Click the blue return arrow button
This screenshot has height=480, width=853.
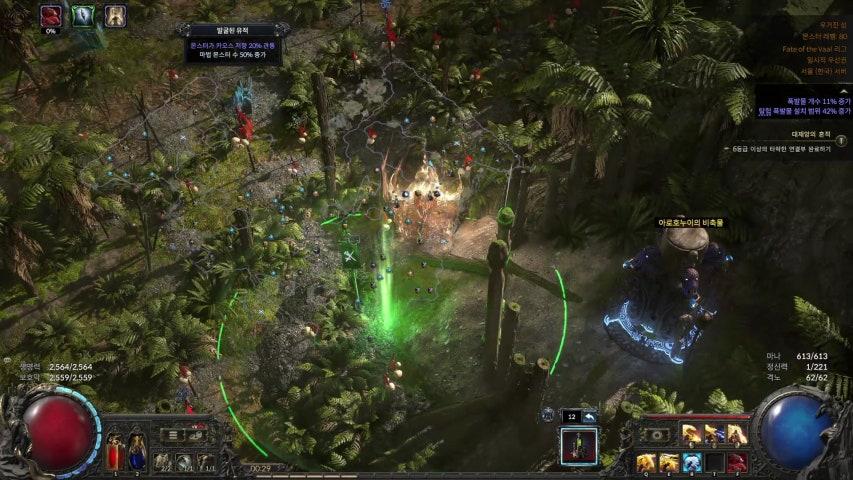590,415
